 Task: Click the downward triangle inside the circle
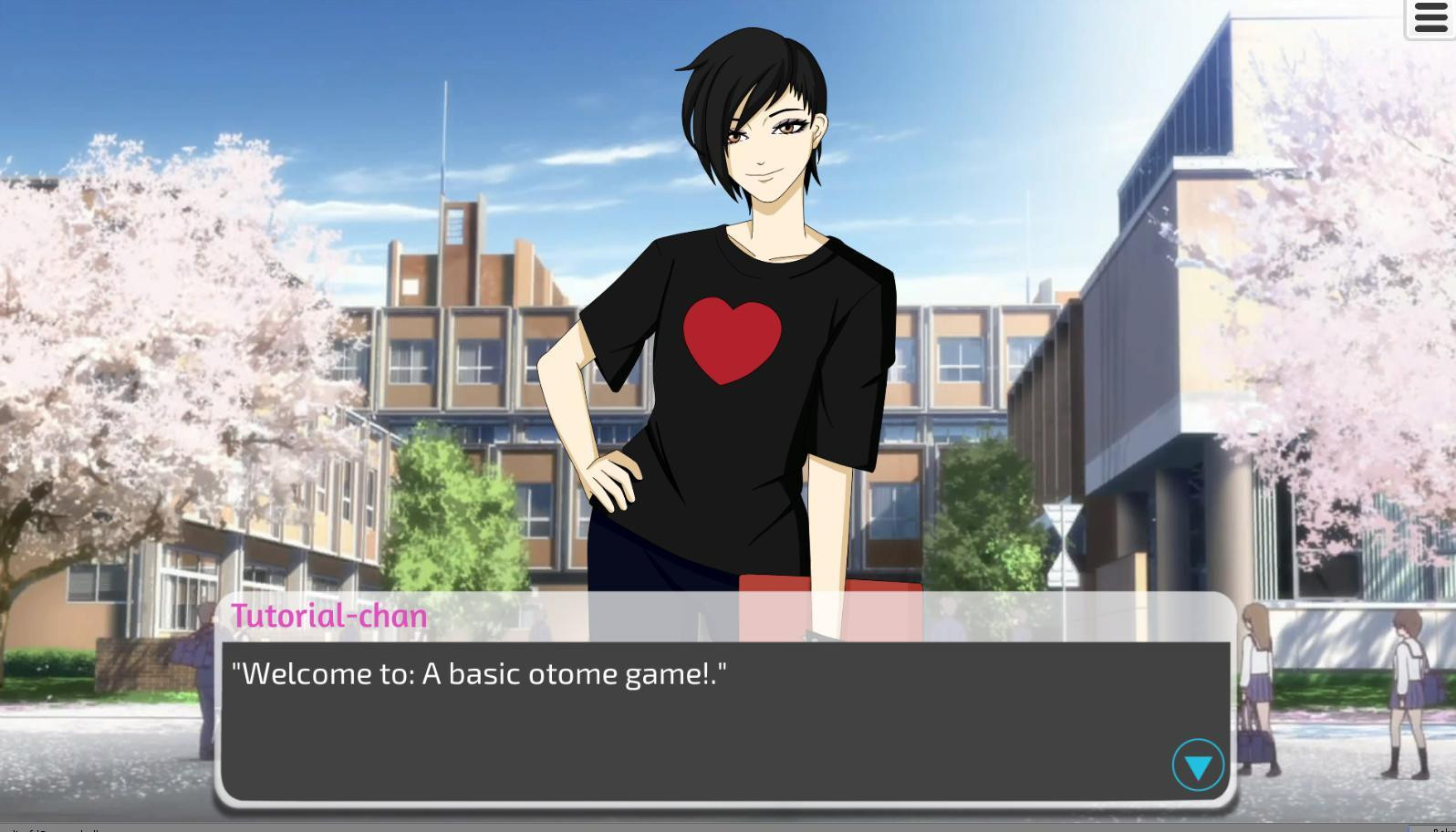coord(1198,766)
